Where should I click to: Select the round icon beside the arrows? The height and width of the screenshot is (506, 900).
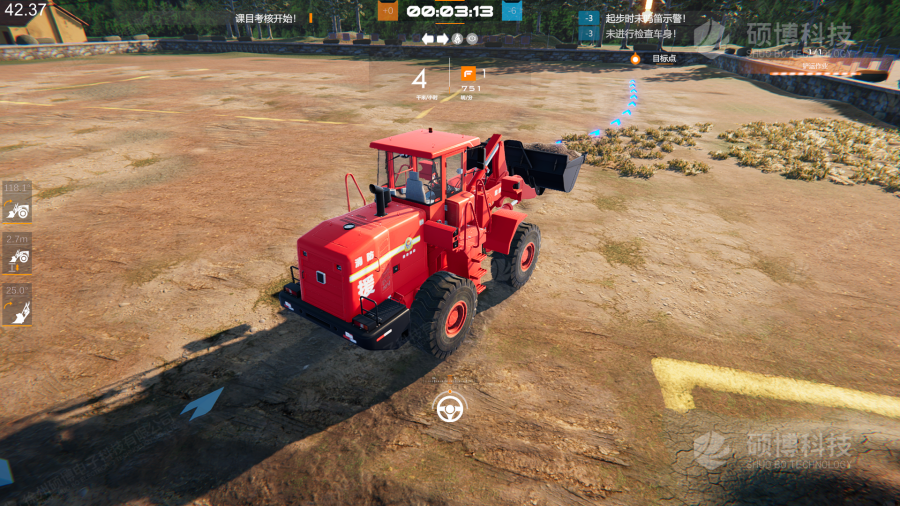click(458, 39)
